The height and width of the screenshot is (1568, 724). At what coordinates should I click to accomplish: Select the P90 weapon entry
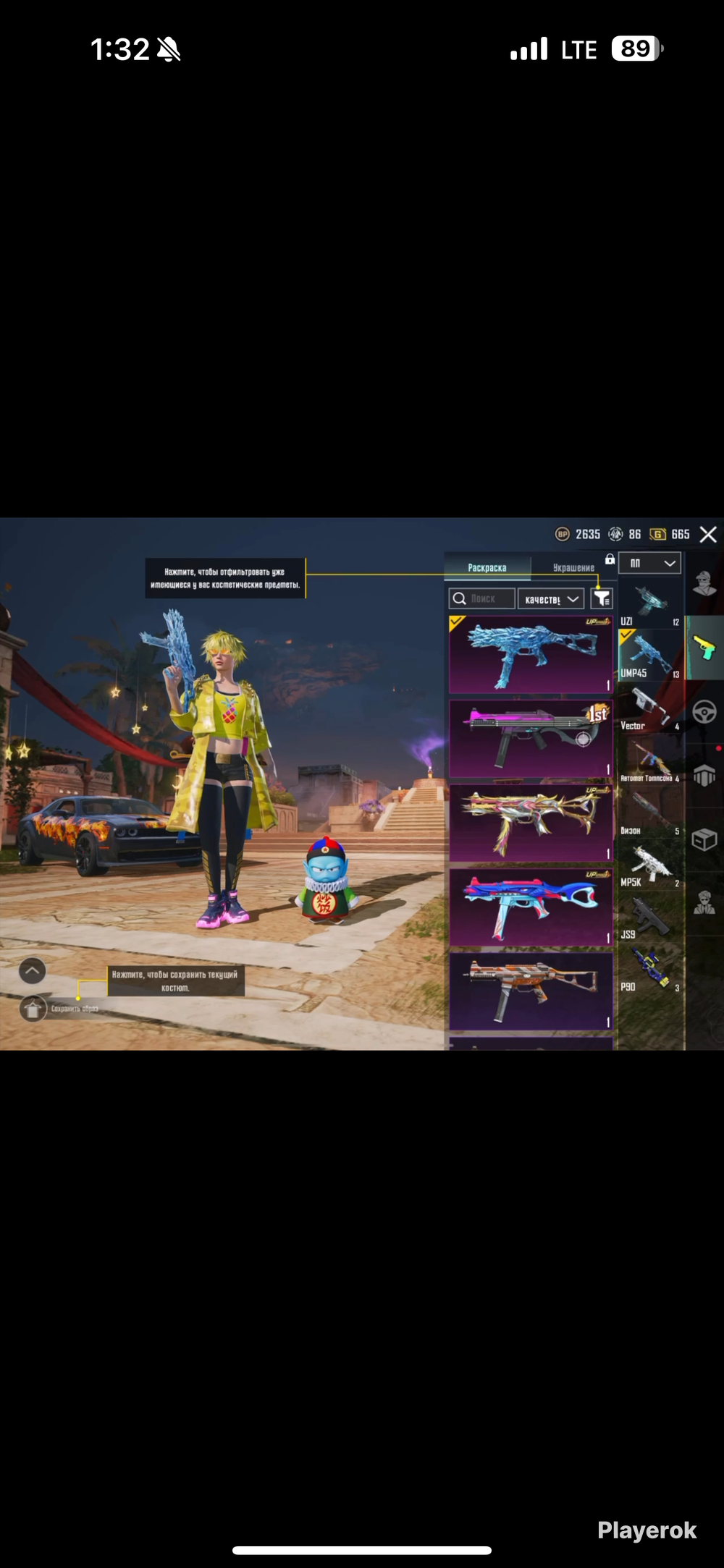[x=650, y=971]
